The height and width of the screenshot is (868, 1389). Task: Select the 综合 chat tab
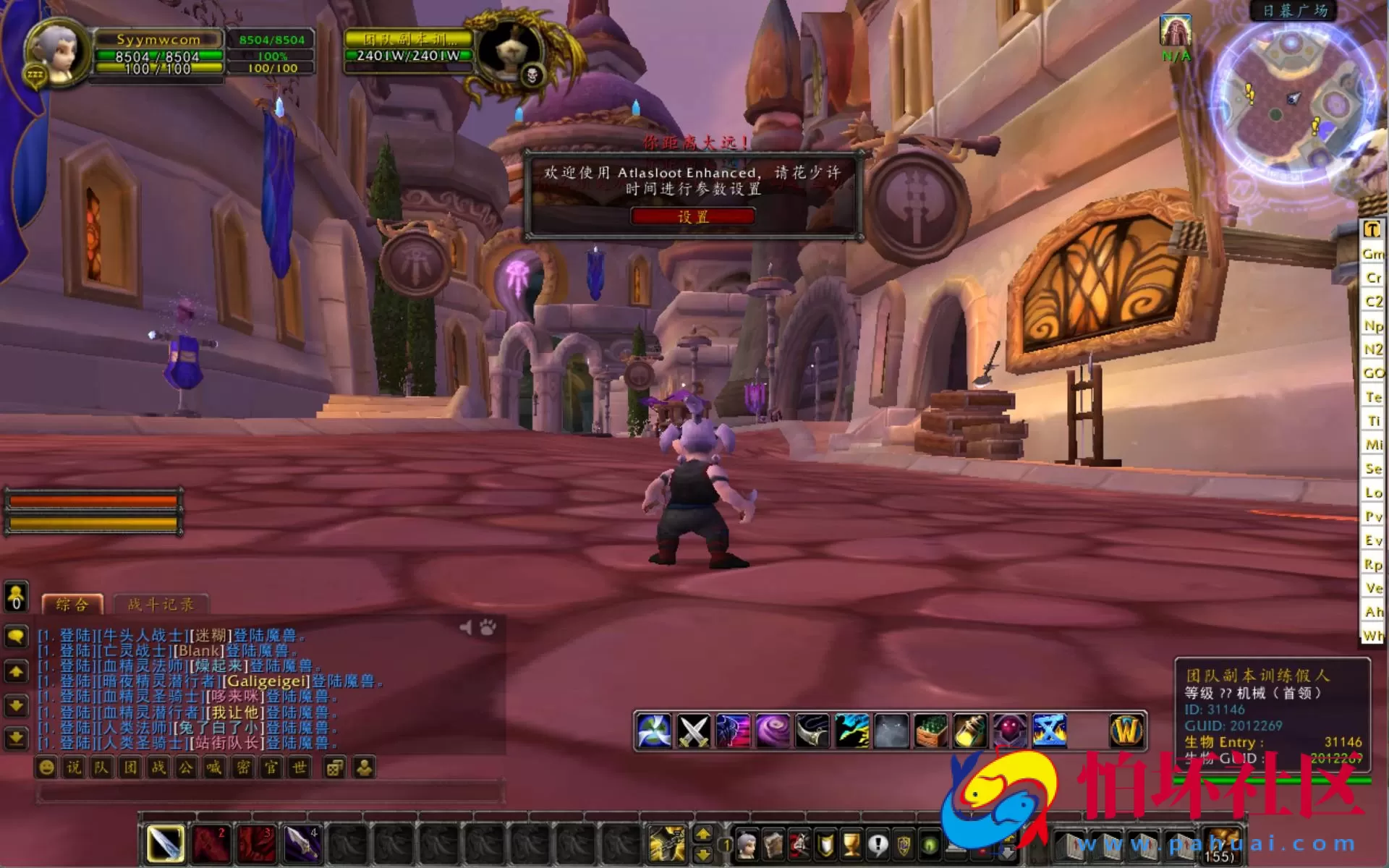point(72,604)
